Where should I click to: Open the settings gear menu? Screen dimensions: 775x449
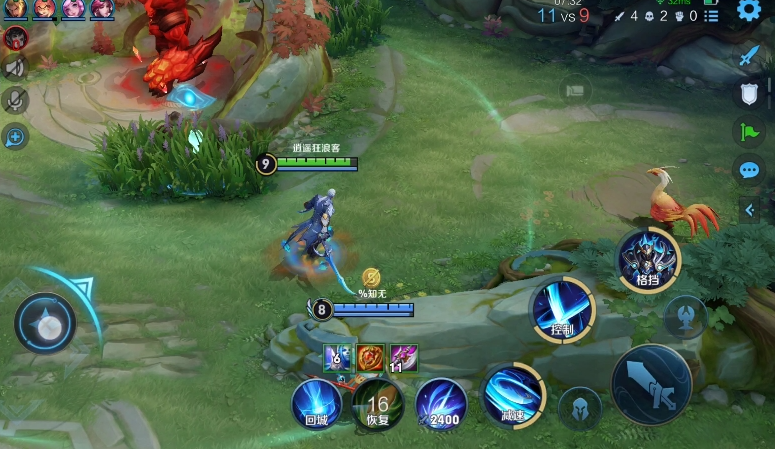click(748, 11)
